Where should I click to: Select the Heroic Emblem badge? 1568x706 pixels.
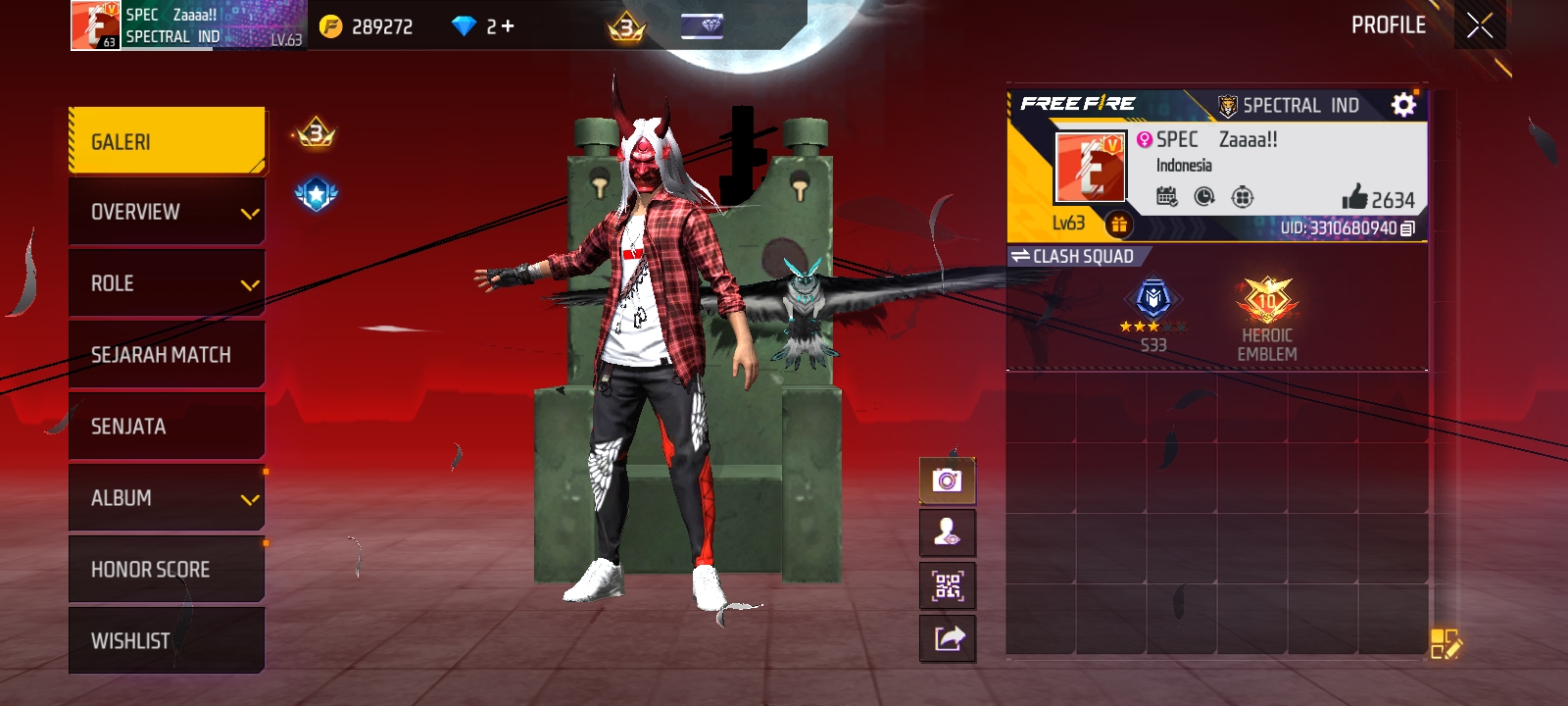[x=1267, y=316]
